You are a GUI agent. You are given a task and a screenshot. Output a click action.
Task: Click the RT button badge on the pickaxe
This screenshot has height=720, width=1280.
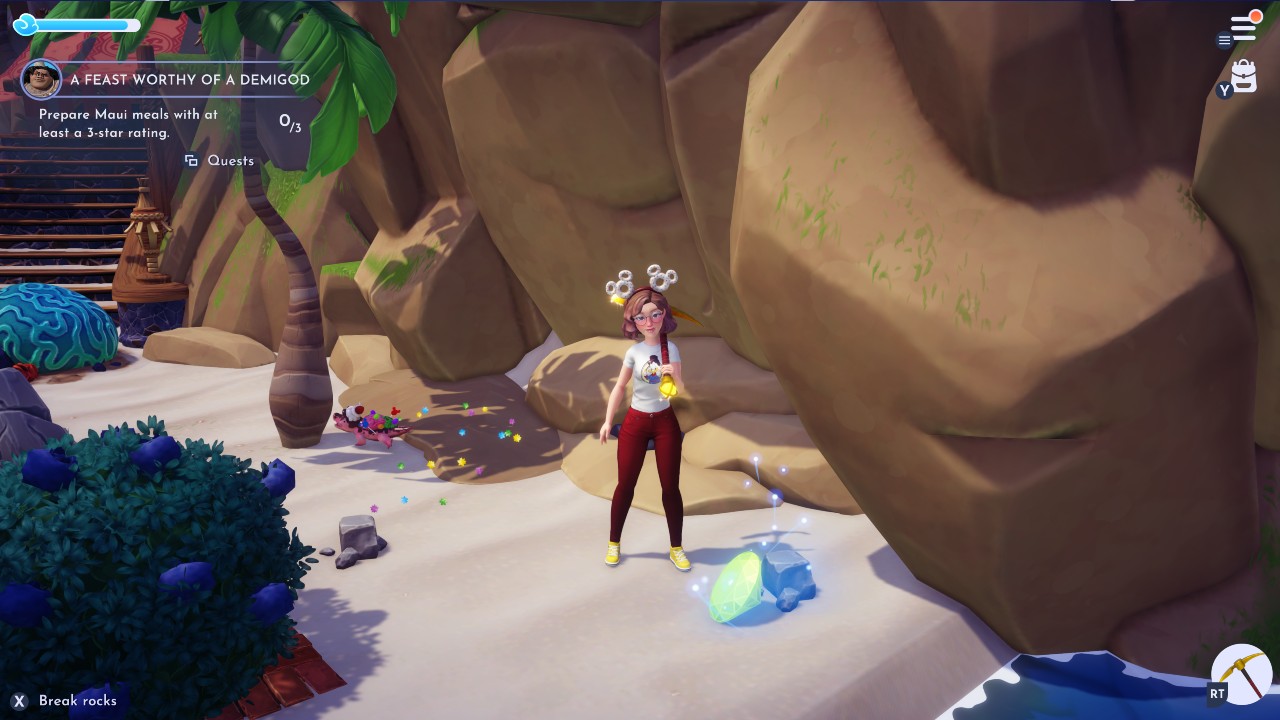(x=1218, y=693)
